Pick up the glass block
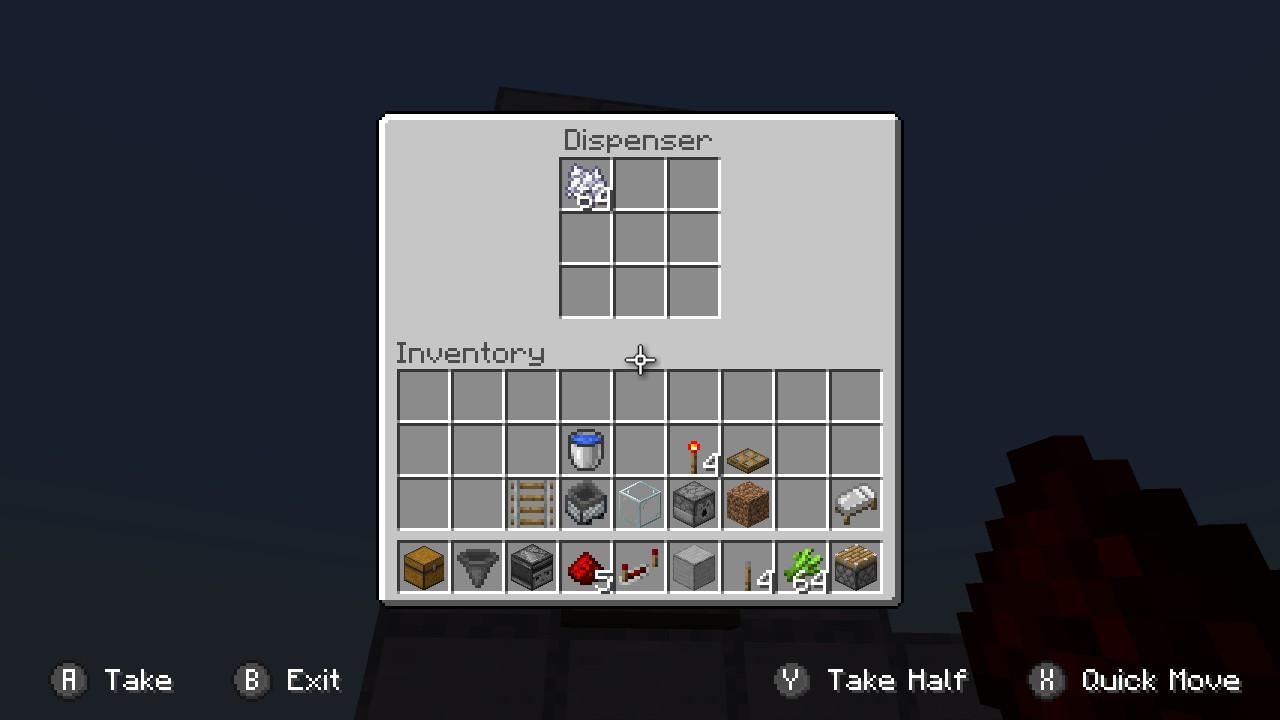Screen dimensions: 1280x720 click(640, 504)
